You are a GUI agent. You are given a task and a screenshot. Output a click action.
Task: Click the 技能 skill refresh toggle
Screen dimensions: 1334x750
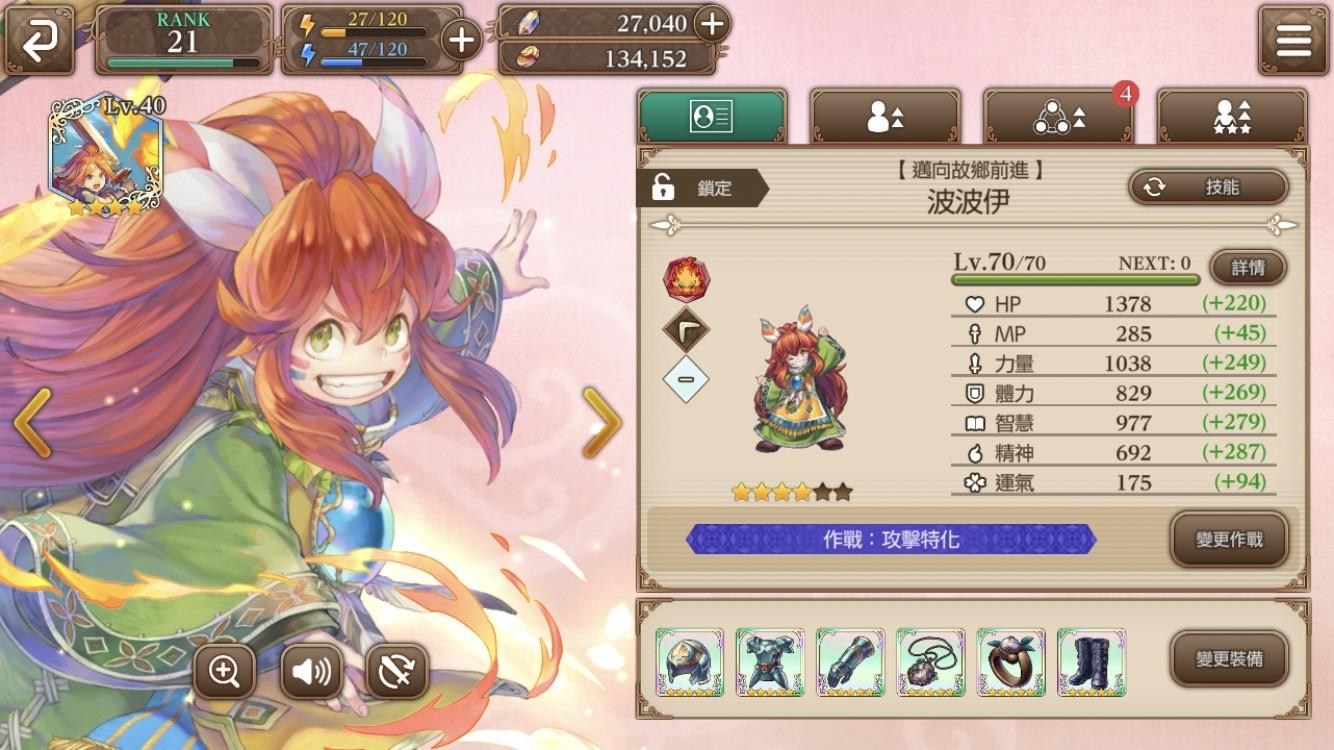coord(1207,186)
